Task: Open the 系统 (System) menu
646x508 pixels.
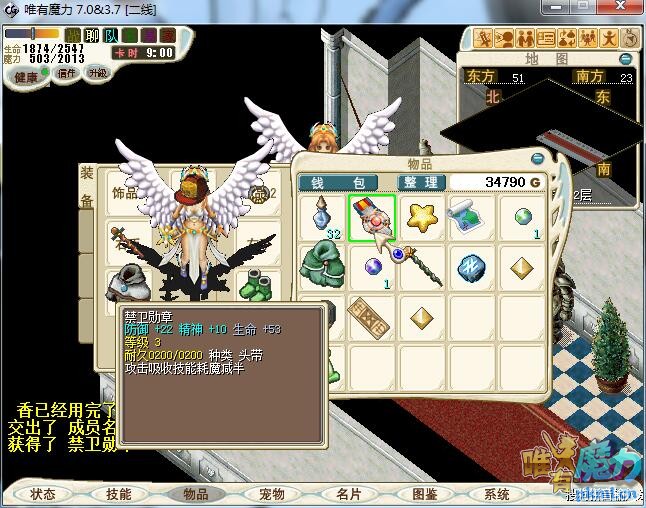Action: (498, 494)
